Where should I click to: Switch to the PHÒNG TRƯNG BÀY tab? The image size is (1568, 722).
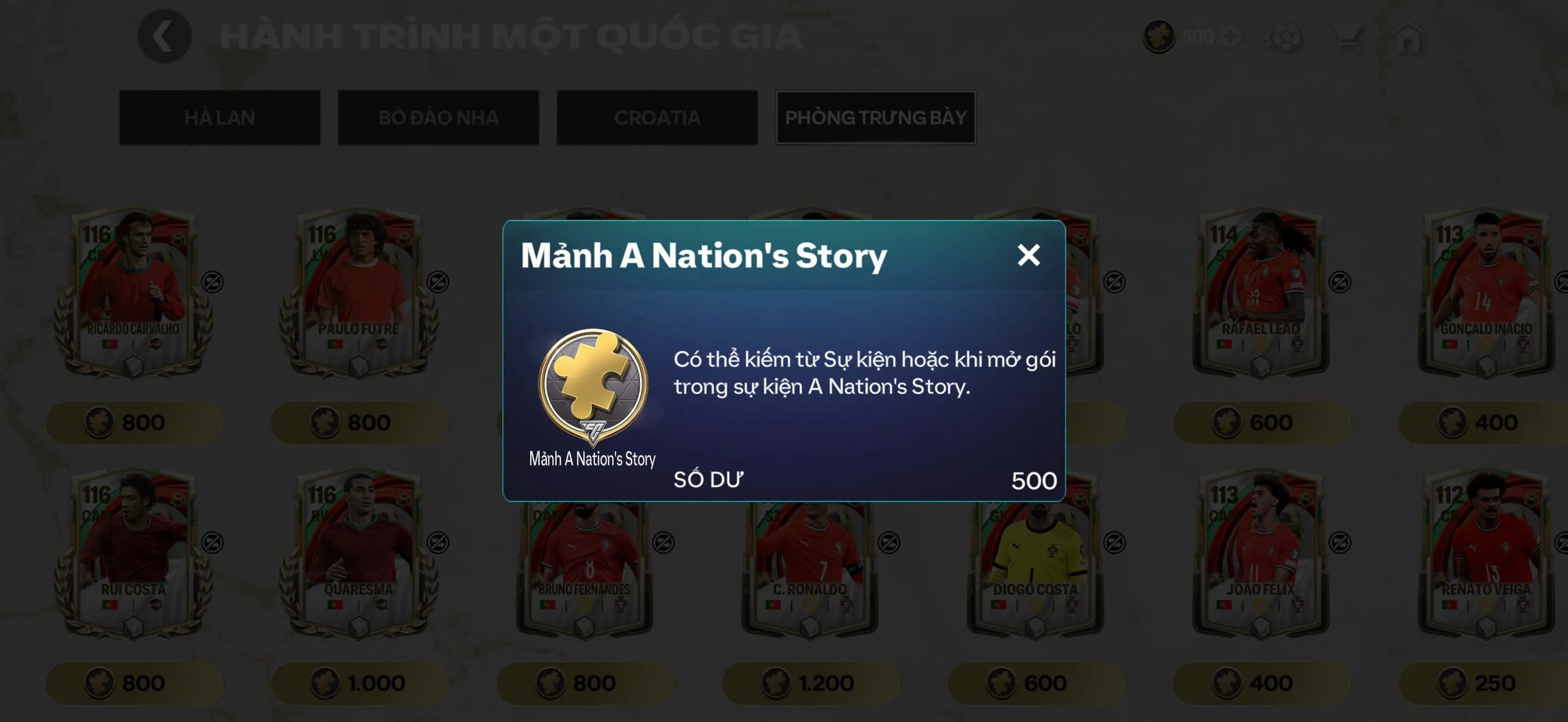click(x=875, y=118)
